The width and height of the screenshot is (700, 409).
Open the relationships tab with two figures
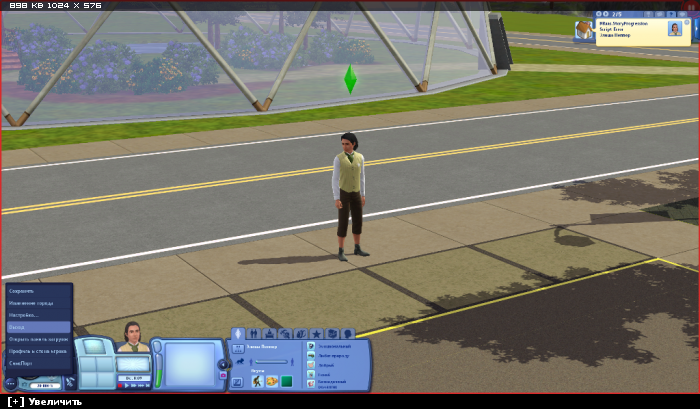[x=255, y=333]
